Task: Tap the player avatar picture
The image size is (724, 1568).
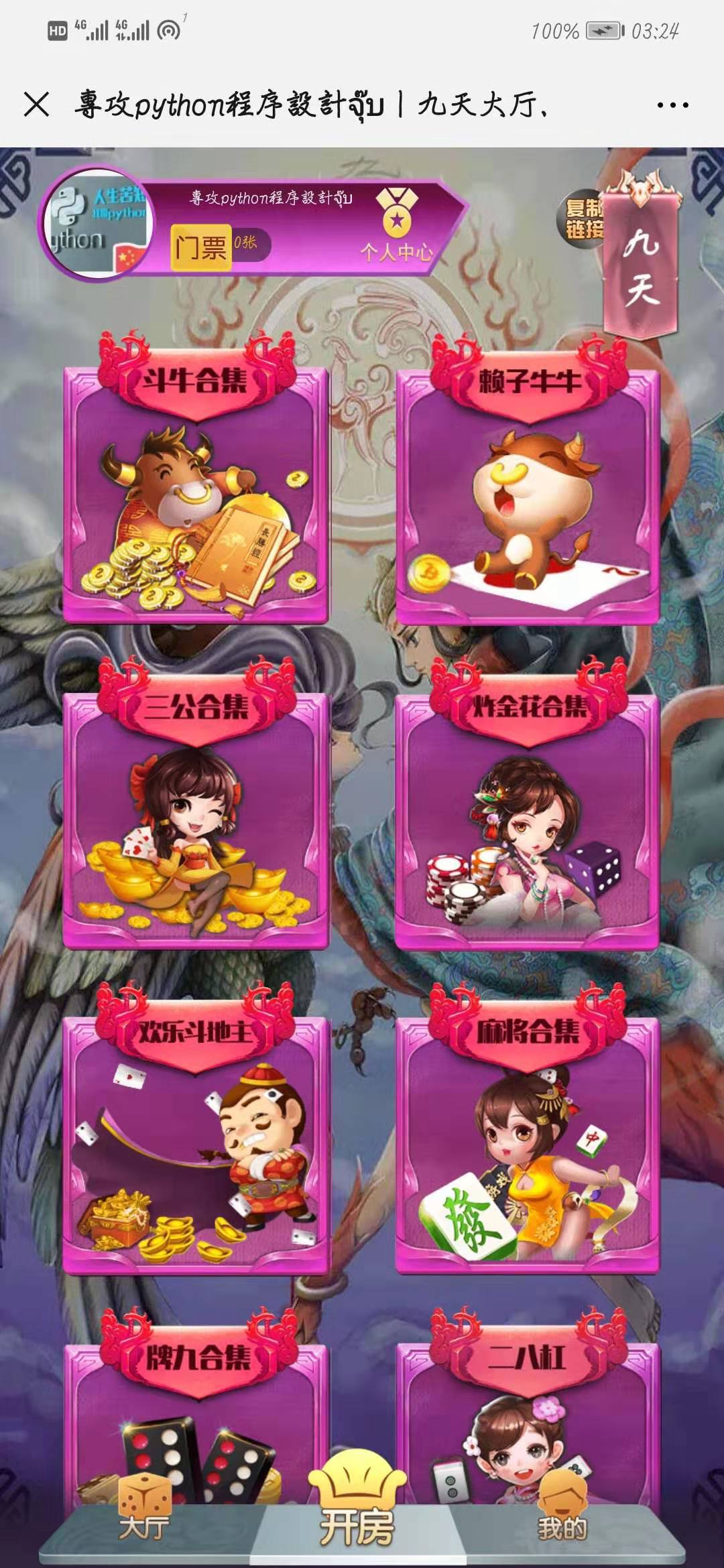Action: (98, 222)
